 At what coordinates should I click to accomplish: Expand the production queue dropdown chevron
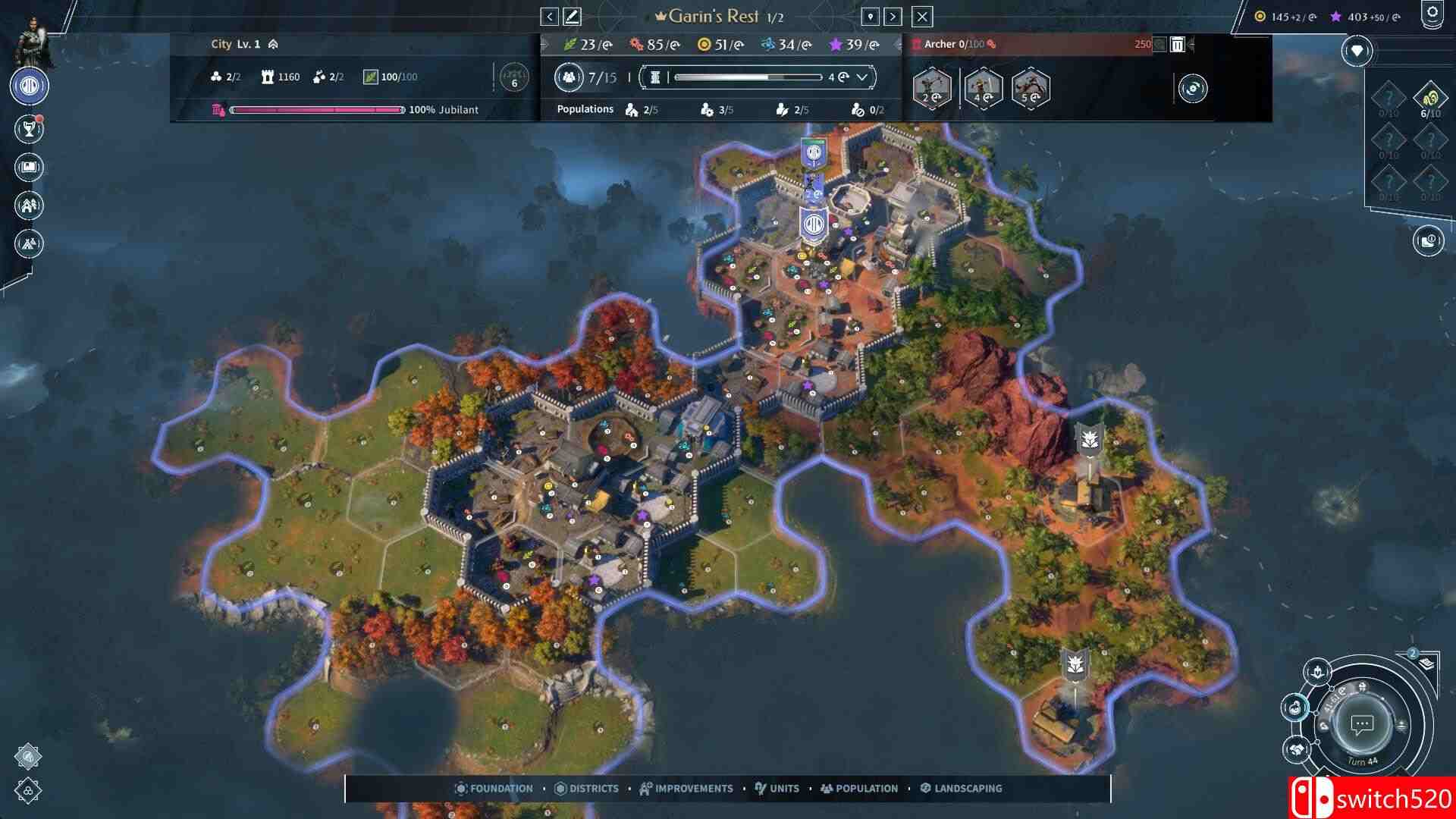click(861, 76)
